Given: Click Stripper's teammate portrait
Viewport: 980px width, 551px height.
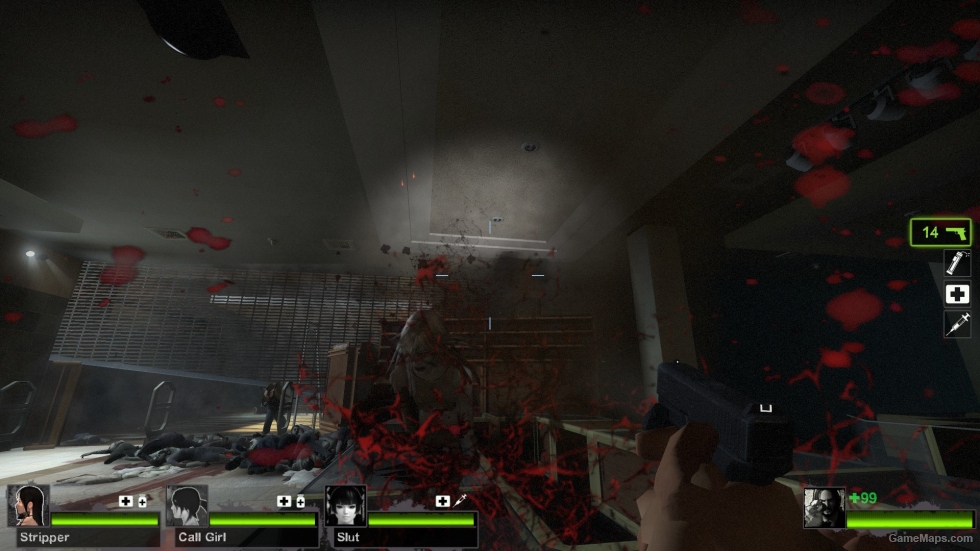Looking at the screenshot, I should point(28,506).
